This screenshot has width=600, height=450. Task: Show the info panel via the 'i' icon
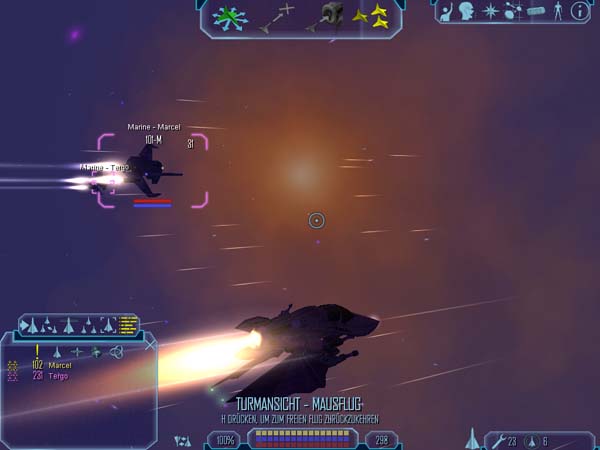point(578,12)
